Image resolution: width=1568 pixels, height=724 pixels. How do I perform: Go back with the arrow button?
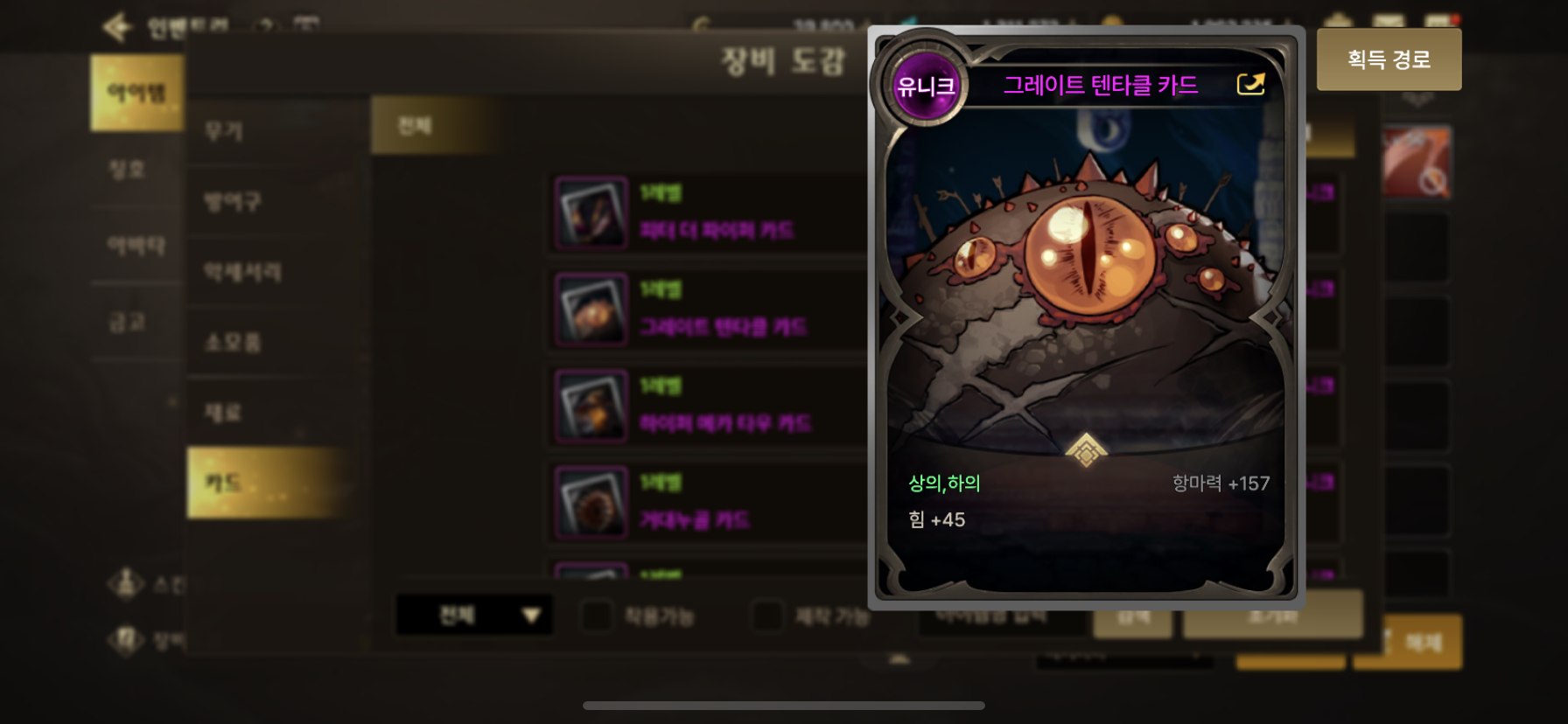tap(117, 27)
